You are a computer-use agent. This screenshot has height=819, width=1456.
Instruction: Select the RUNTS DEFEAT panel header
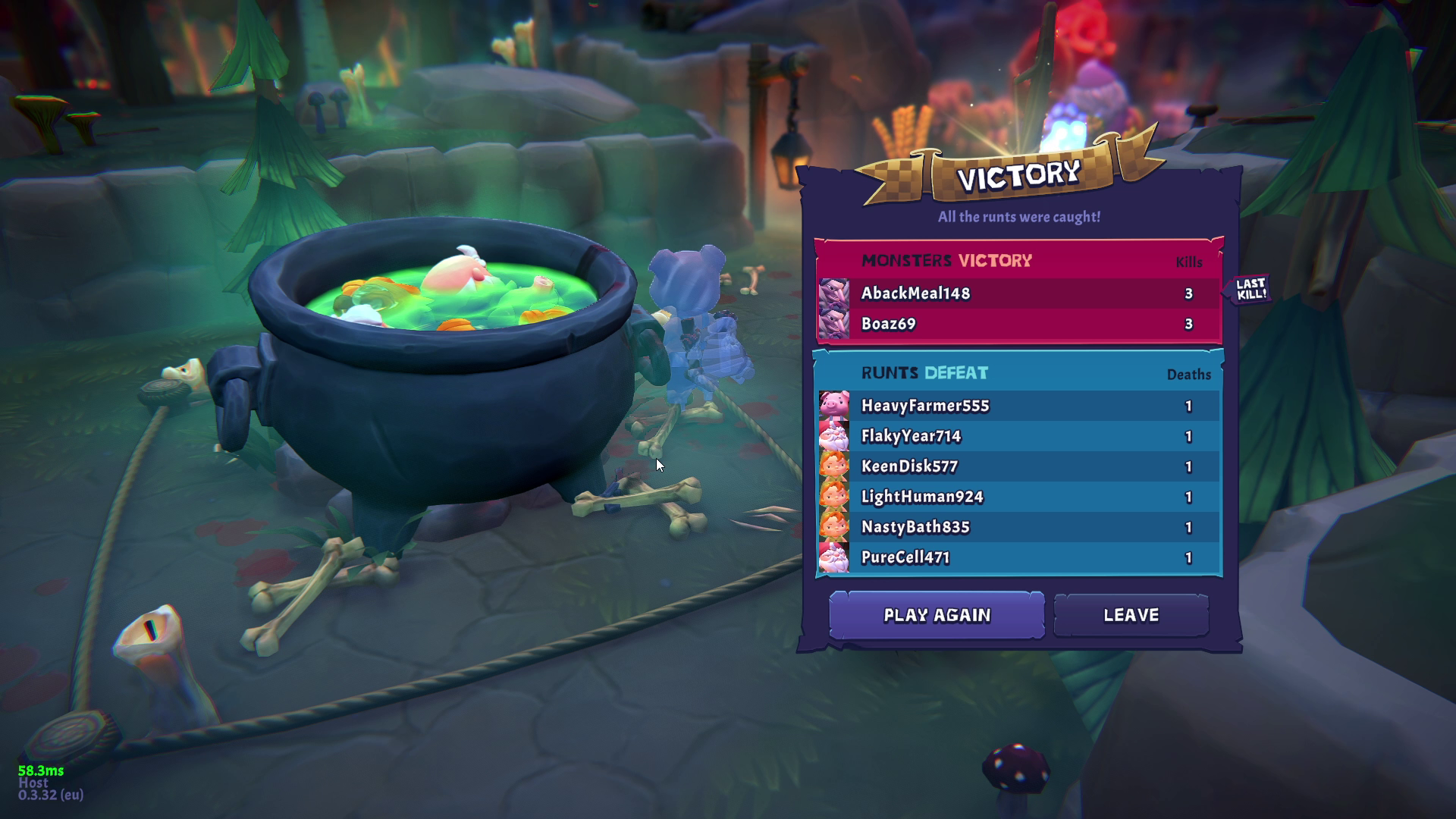coord(924,373)
